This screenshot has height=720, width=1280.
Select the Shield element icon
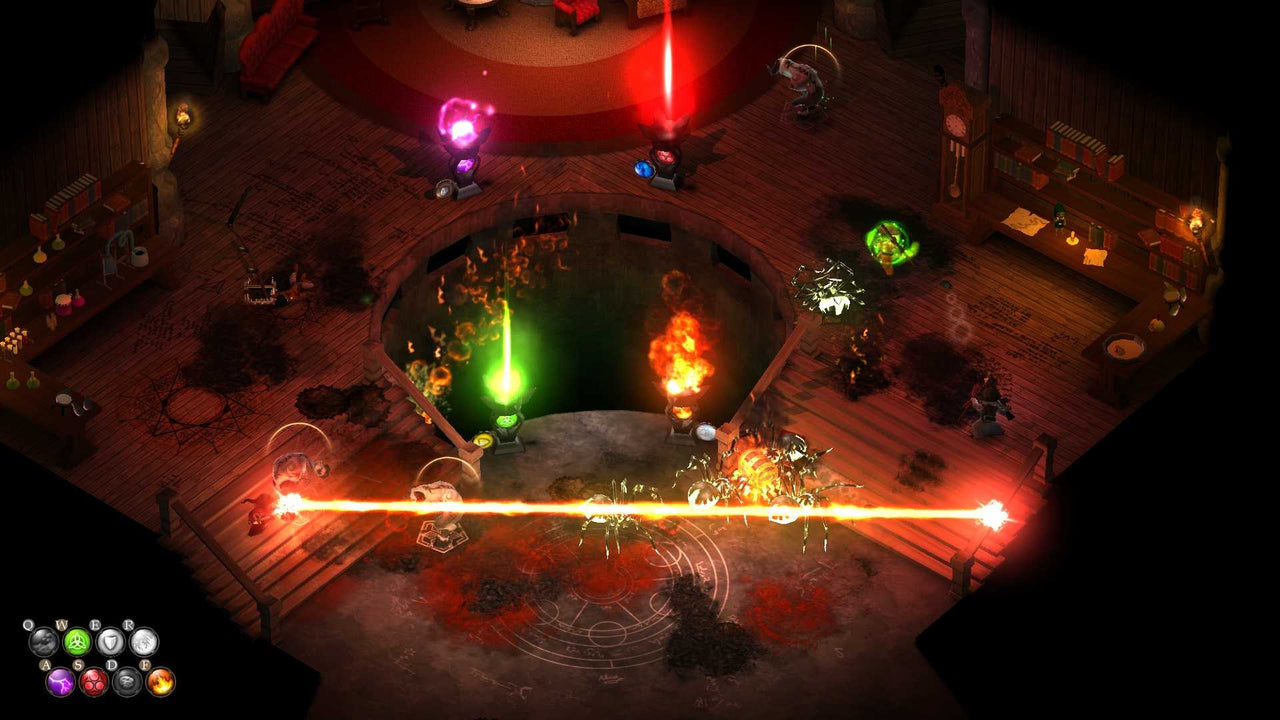(x=110, y=643)
